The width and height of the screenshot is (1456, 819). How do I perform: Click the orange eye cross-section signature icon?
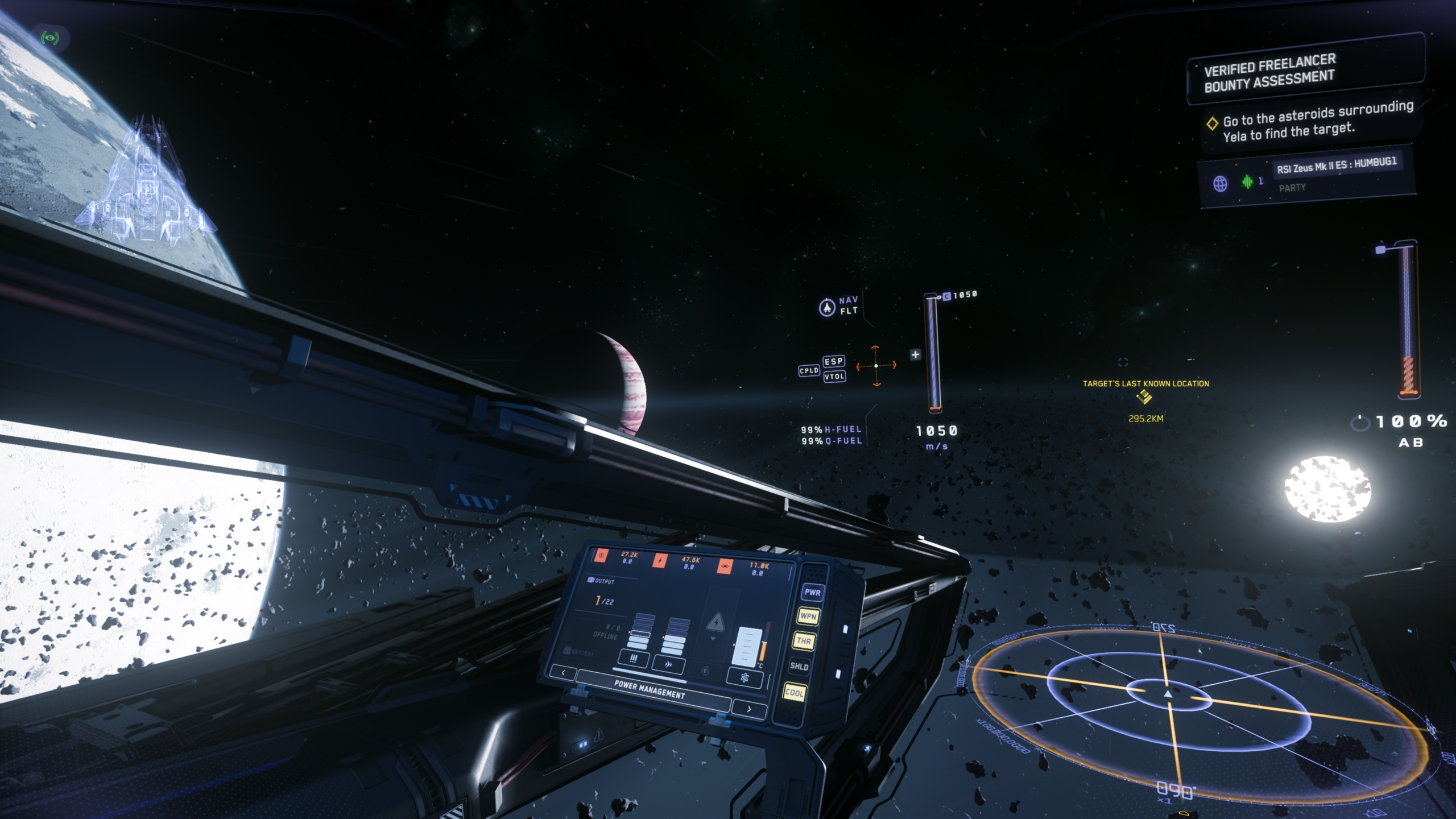point(724,566)
